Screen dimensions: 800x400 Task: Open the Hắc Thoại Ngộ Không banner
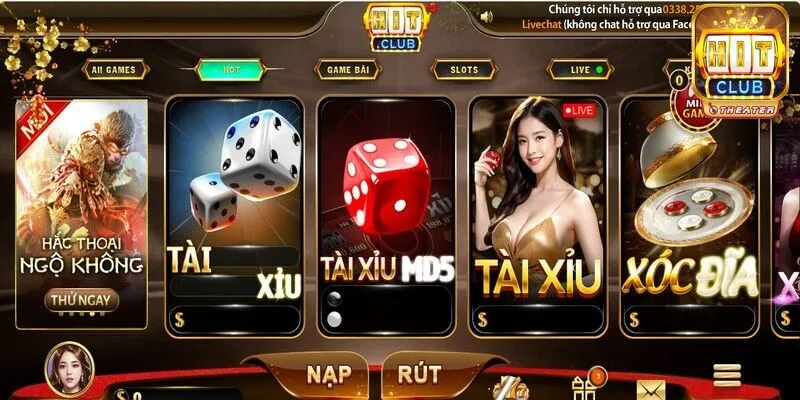[x=82, y=200]
